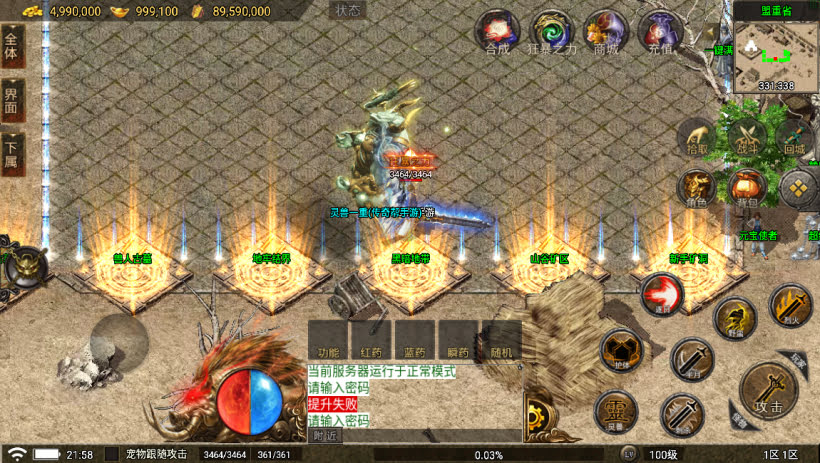Image resolution: width=820 pixels, height=463 pixels.
Task: Switch chat to the 附近 nearby channel
Action: (x=325, y=436)
